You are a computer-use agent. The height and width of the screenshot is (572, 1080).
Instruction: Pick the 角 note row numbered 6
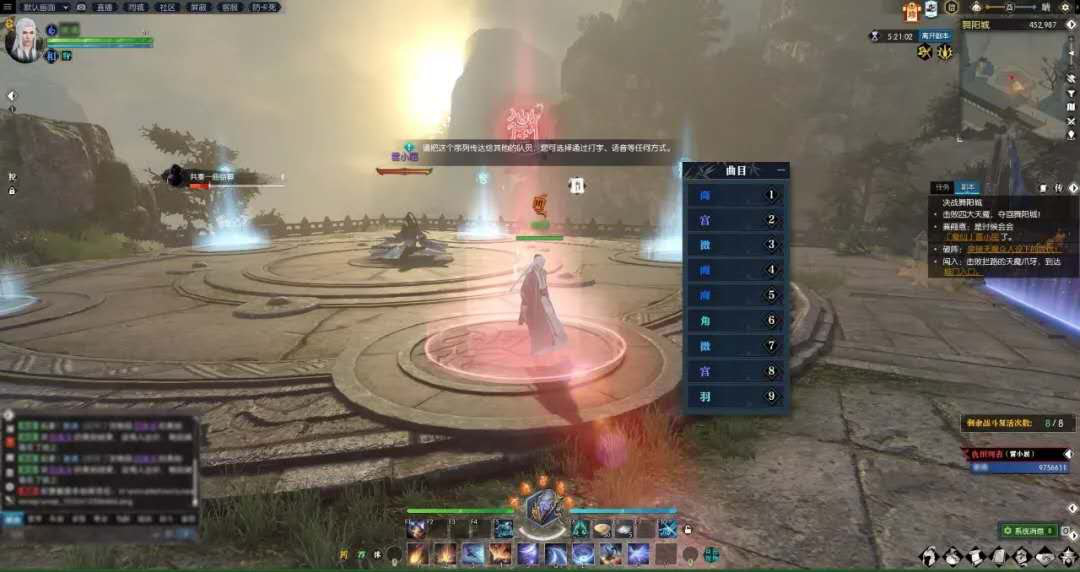pyautogui.click(x=737, y=320)
